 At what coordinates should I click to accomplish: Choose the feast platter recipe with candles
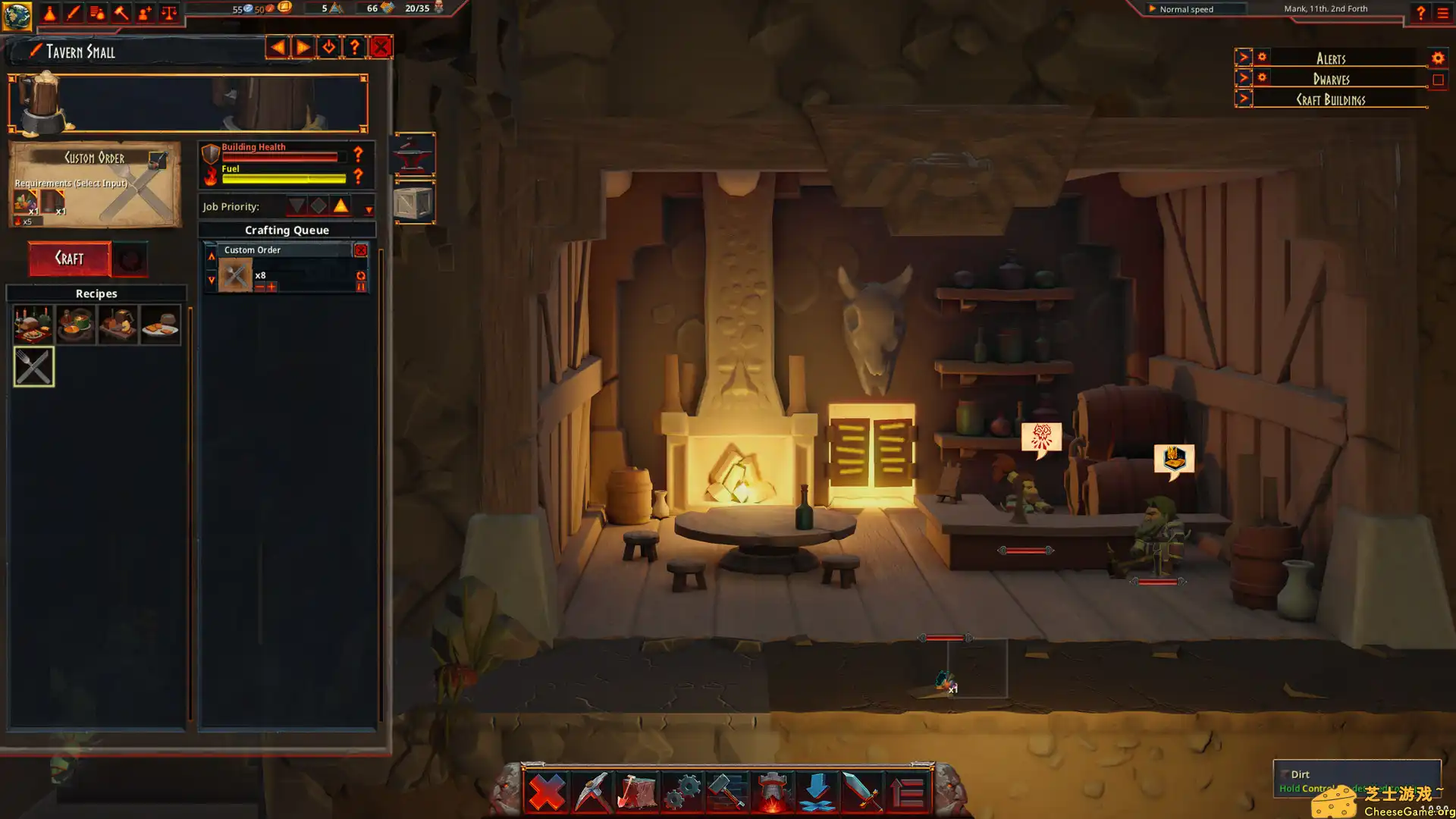tap(33, 325)
